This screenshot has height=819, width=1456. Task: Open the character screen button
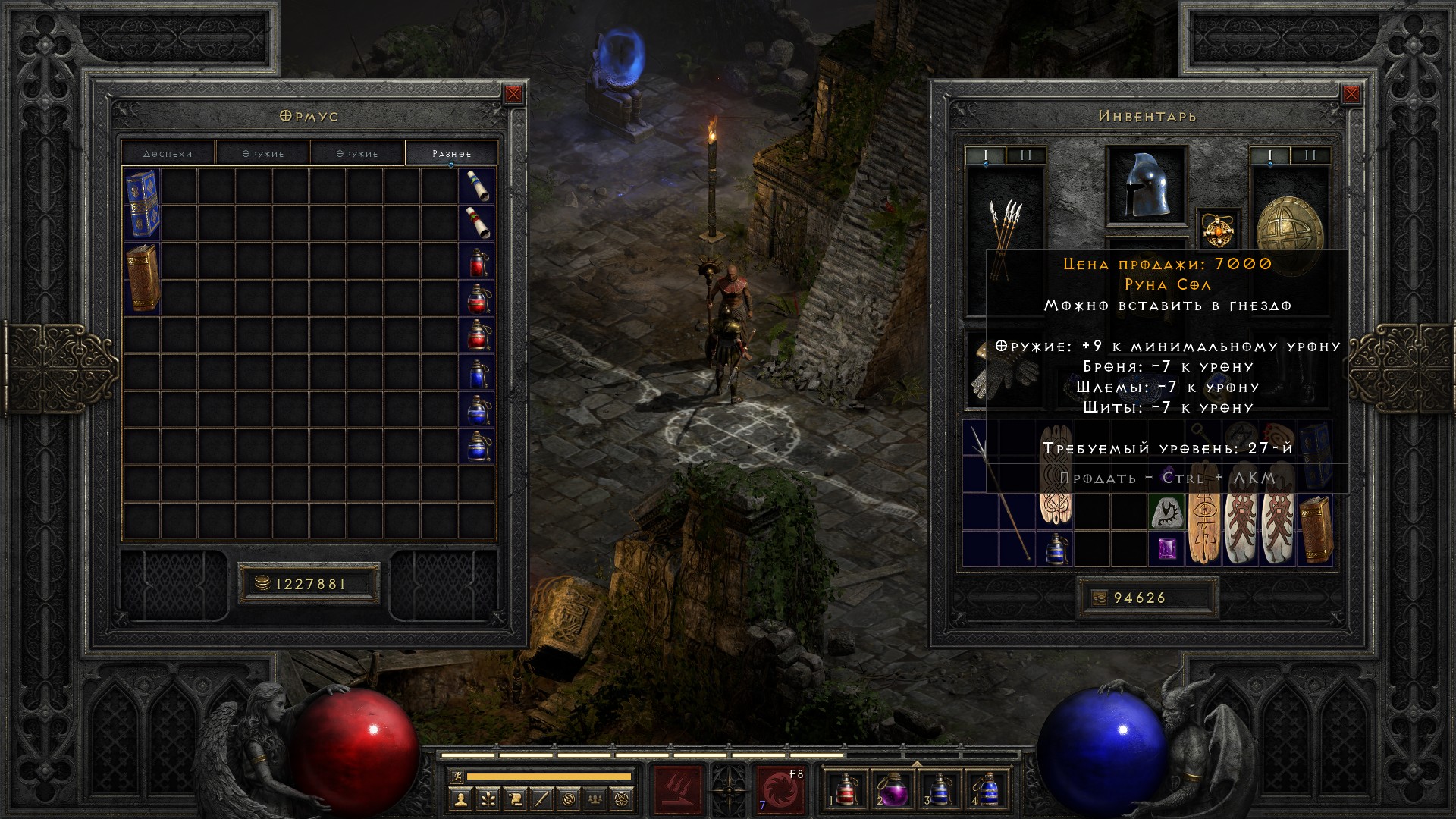click(460, 799)
